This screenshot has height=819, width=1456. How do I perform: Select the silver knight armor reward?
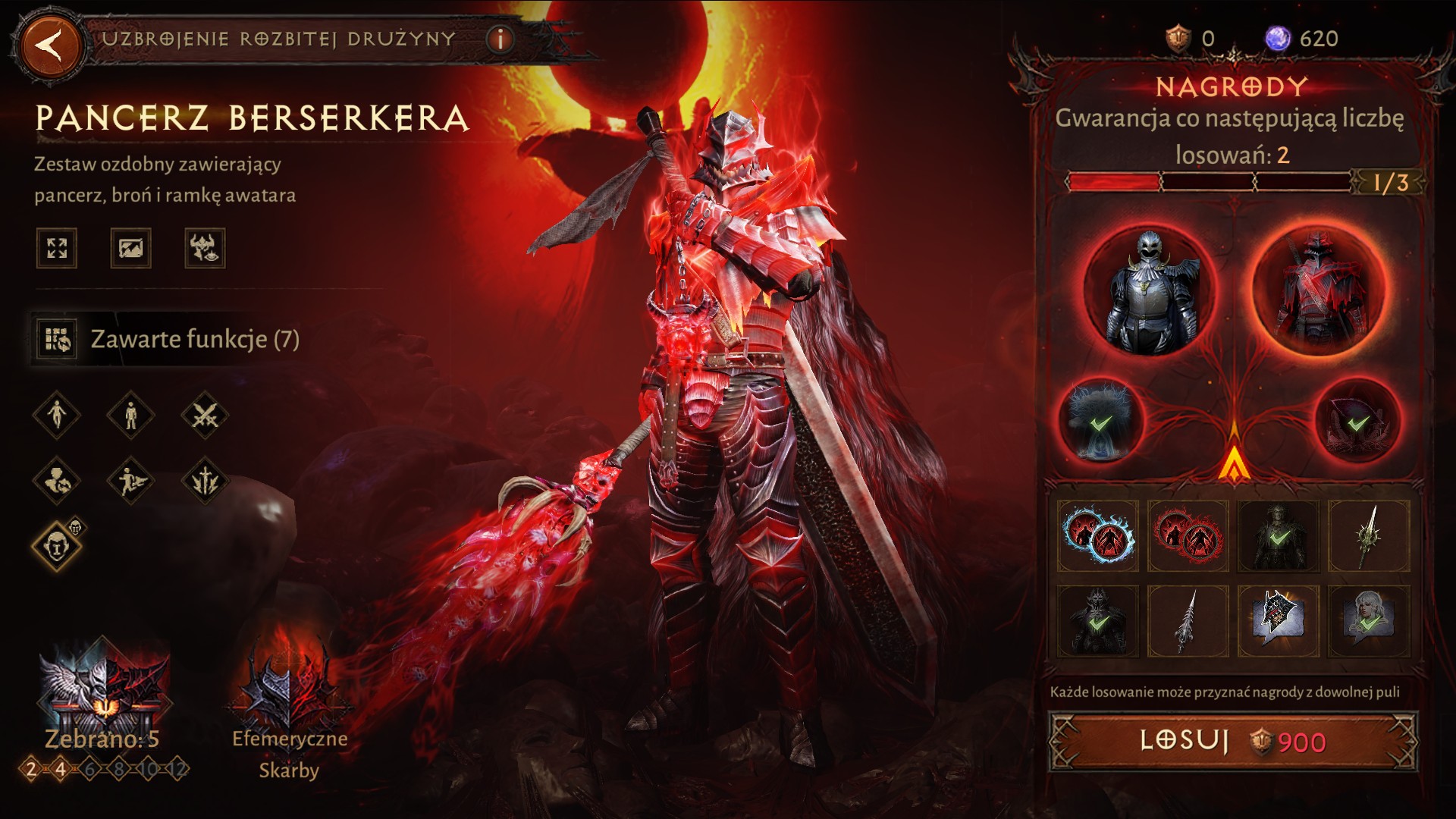tap(1149, 290)
